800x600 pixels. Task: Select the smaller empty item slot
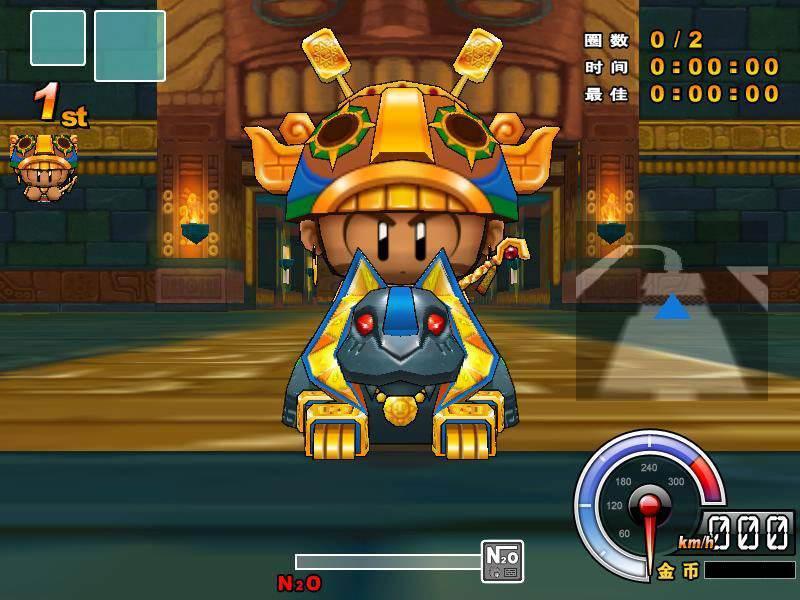[x=58, y=38]
